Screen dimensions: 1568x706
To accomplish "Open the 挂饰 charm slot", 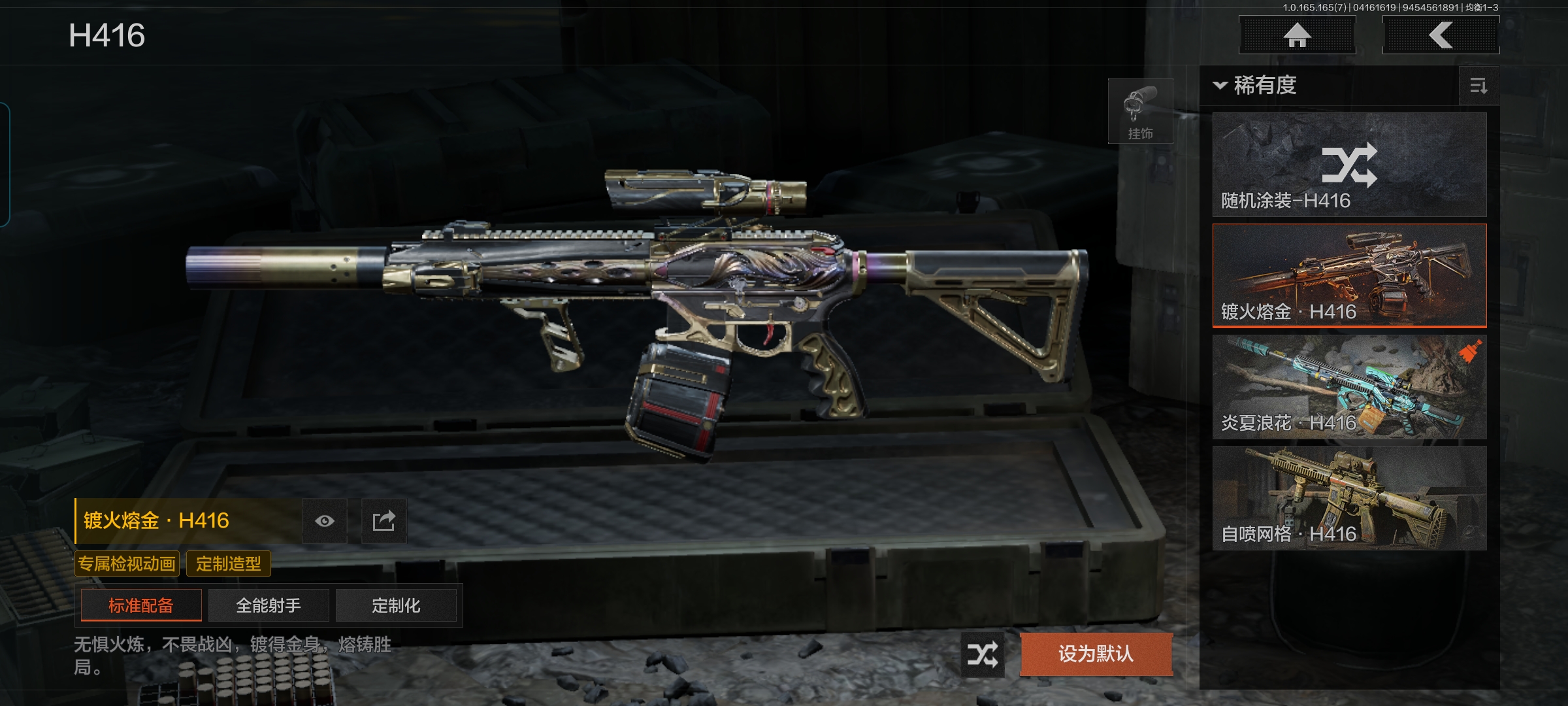I will coord(1140,111).
